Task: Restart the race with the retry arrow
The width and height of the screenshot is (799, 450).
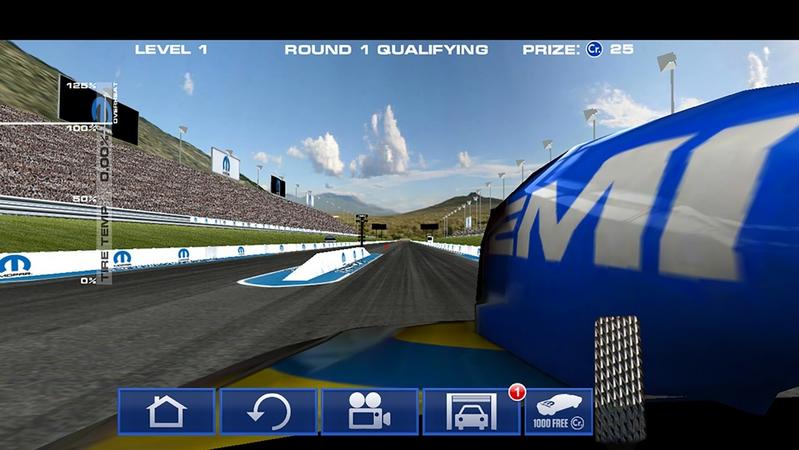Action: [268, 411]
